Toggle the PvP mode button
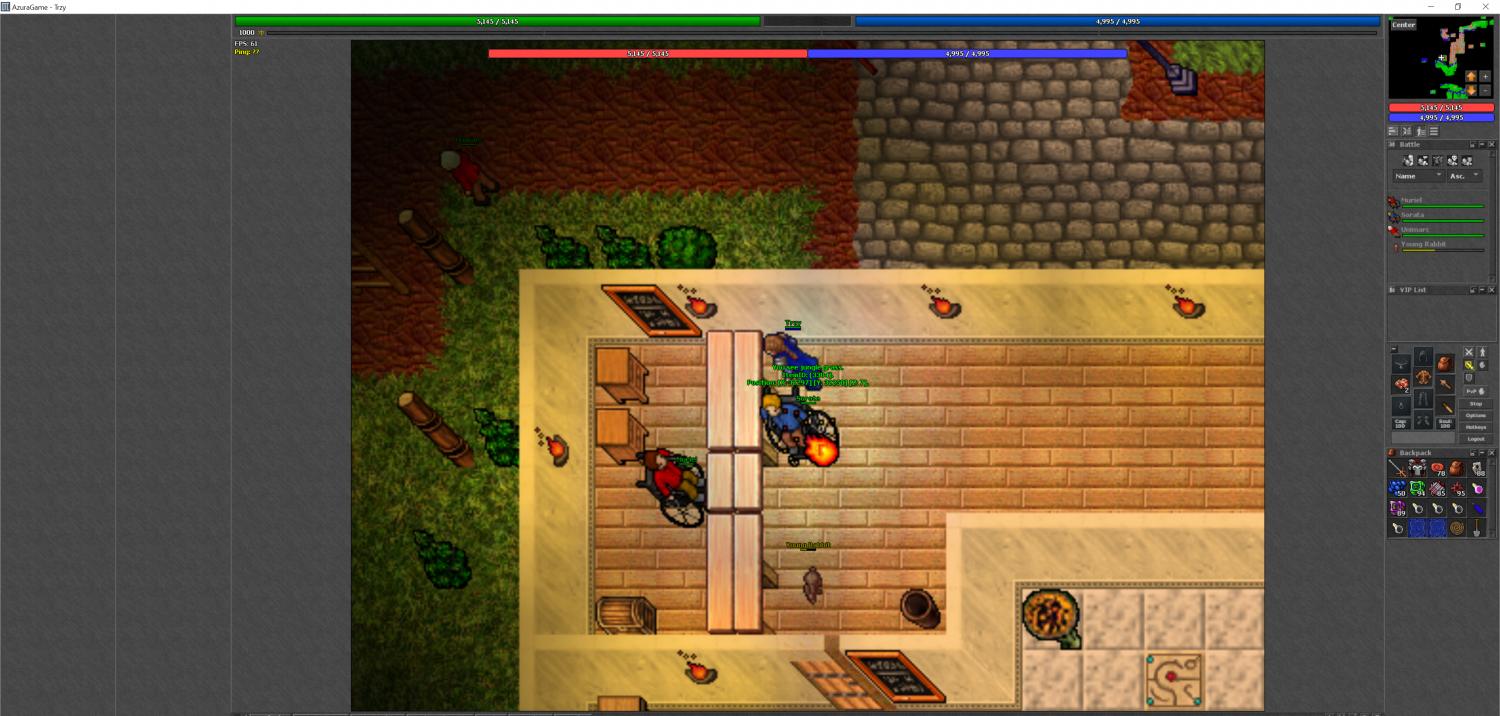 1471,391
